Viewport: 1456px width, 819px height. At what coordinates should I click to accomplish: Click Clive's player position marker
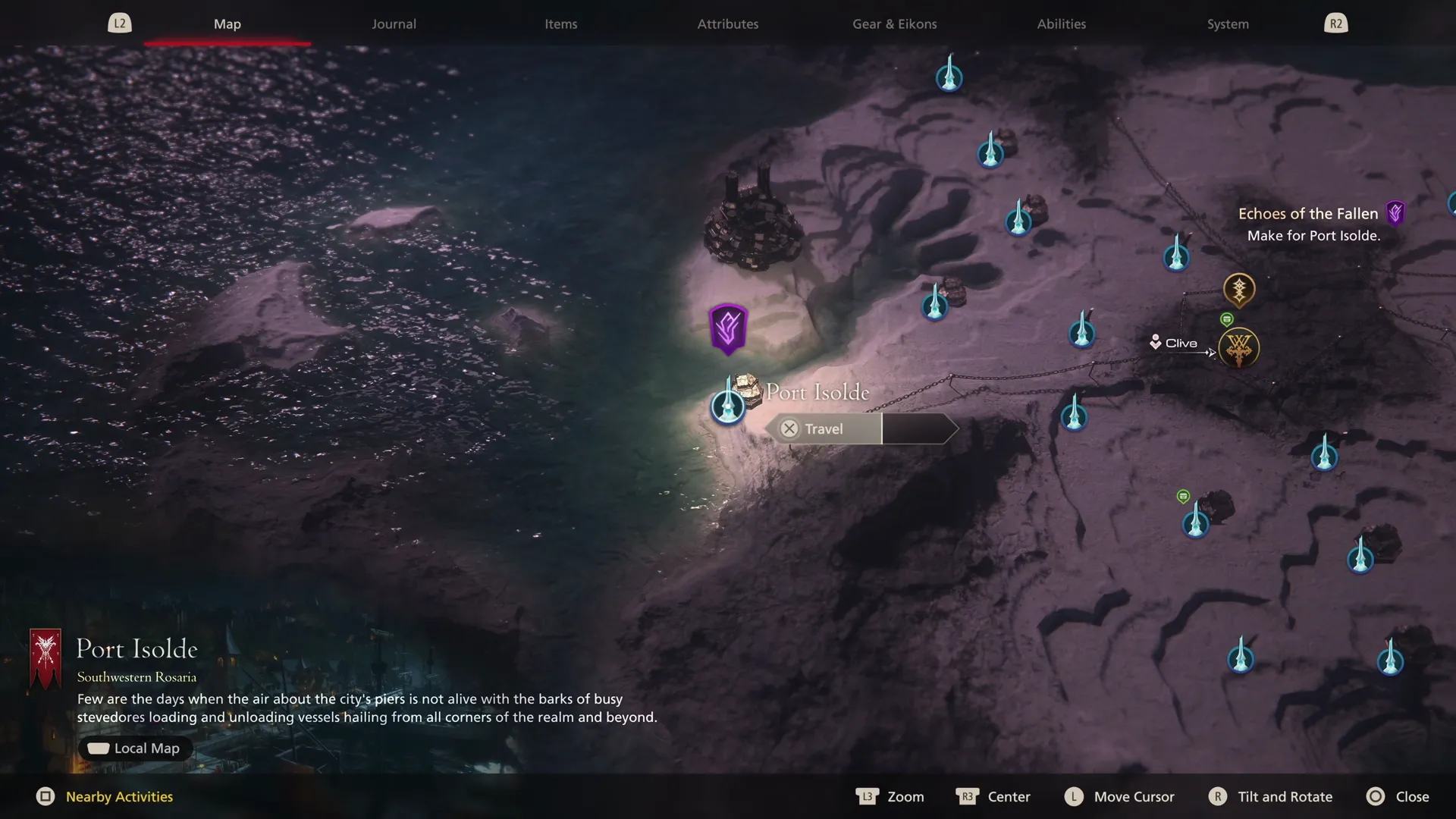tap(1155, 342)
